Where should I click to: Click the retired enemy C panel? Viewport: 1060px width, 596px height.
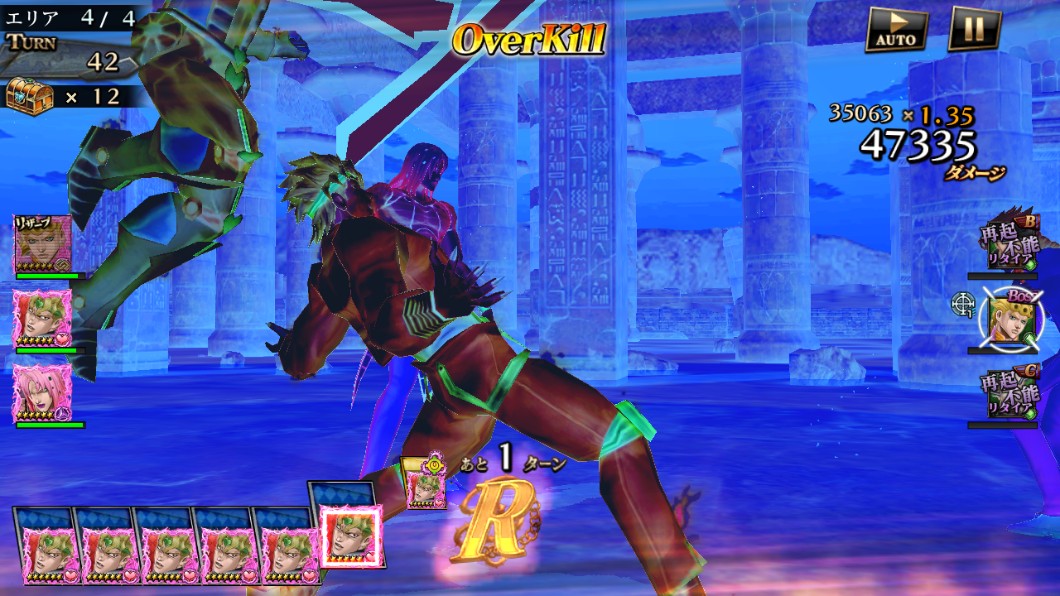click(x=1010, y=393)
